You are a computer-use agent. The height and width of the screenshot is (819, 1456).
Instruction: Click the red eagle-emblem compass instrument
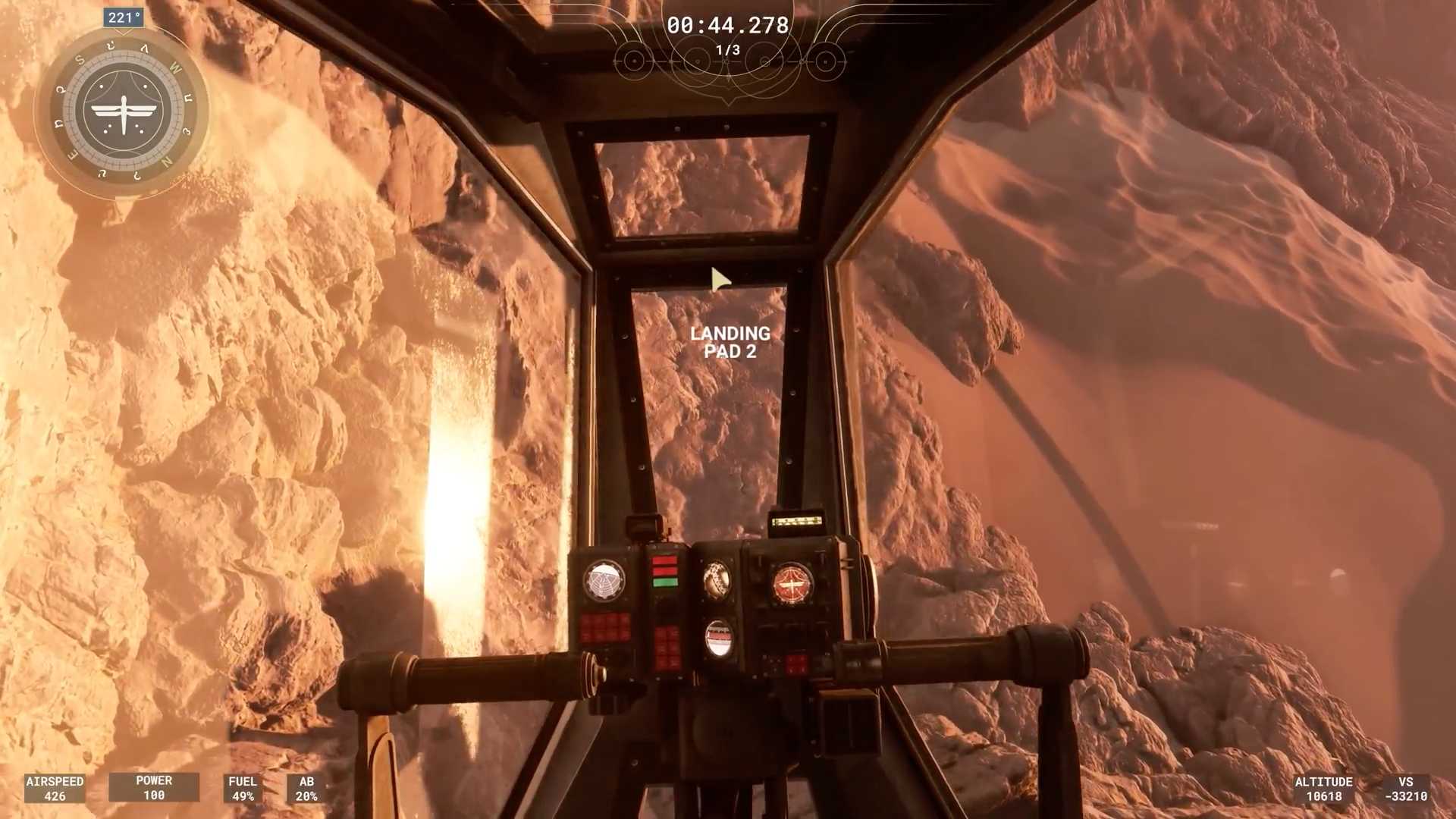(791, 583)
